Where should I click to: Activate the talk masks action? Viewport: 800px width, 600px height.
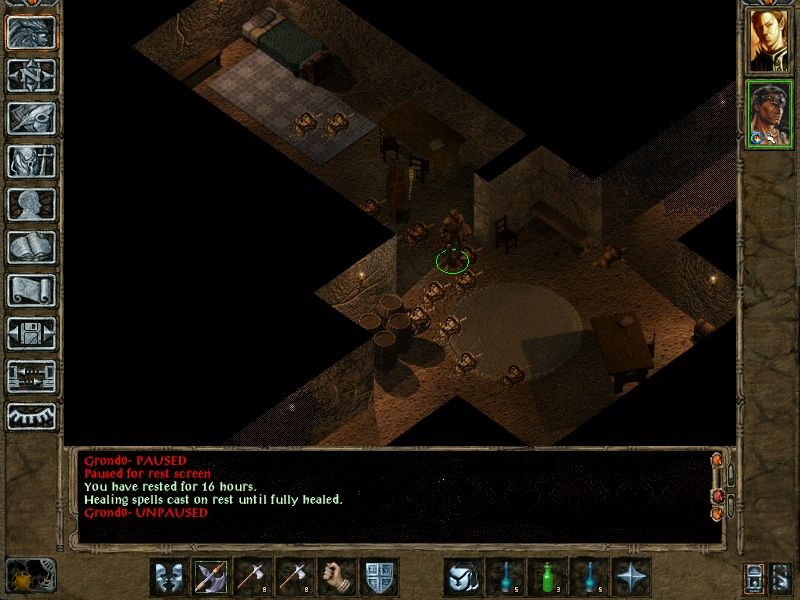(x=168, y=576)
